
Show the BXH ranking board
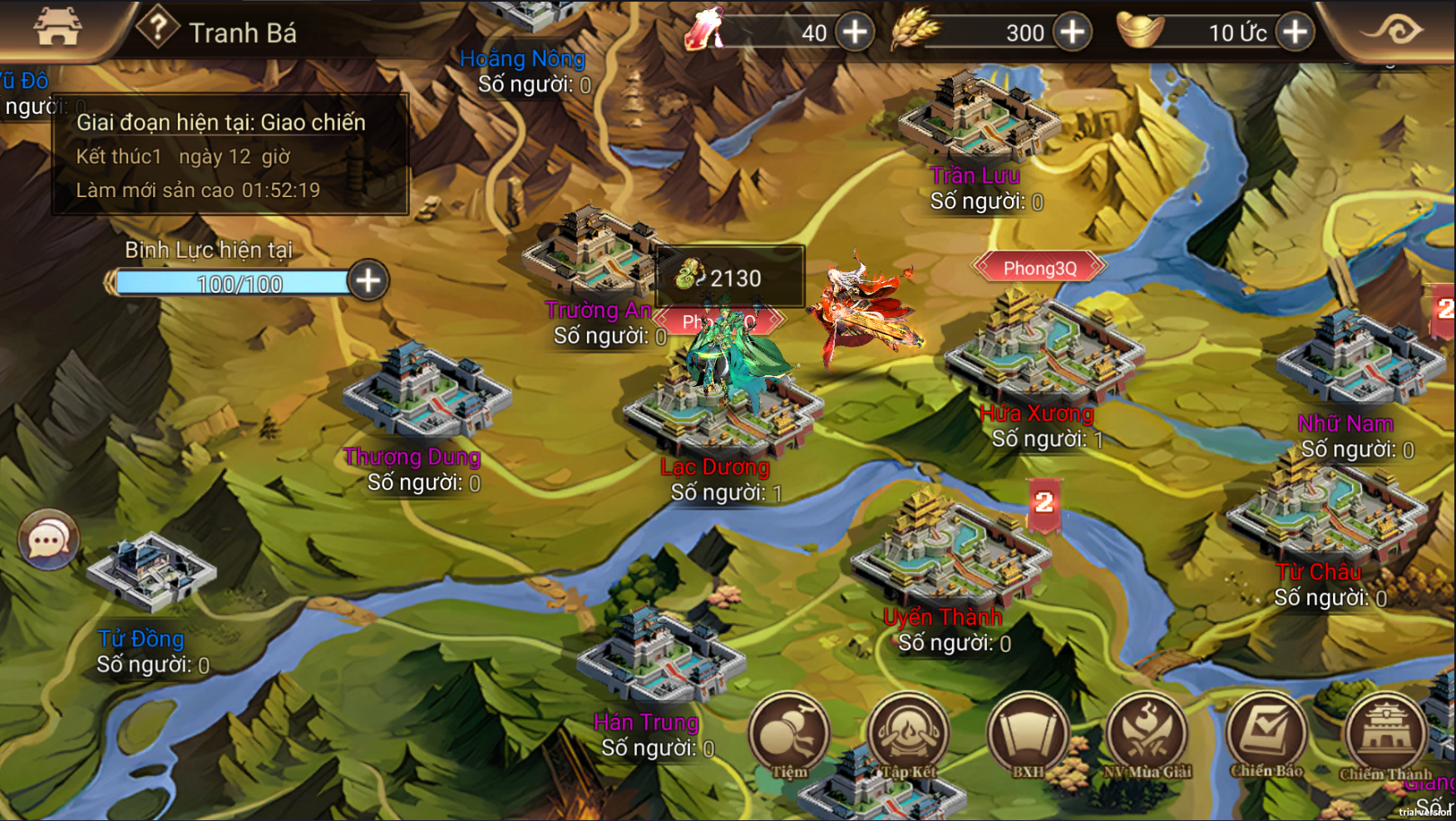point(1028,735)
